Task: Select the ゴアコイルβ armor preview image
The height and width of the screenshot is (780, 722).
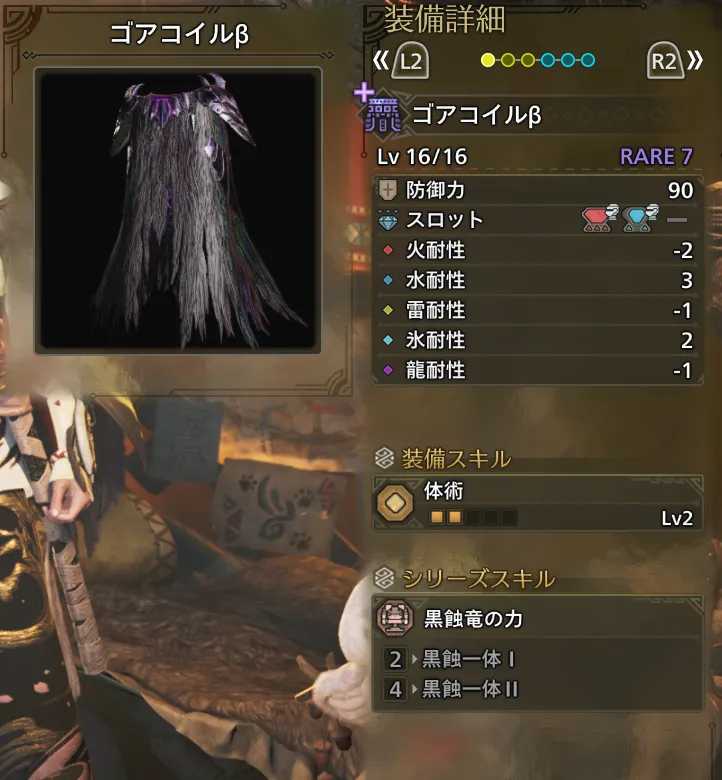Action: pyautogui.click(x=178, y=210)
